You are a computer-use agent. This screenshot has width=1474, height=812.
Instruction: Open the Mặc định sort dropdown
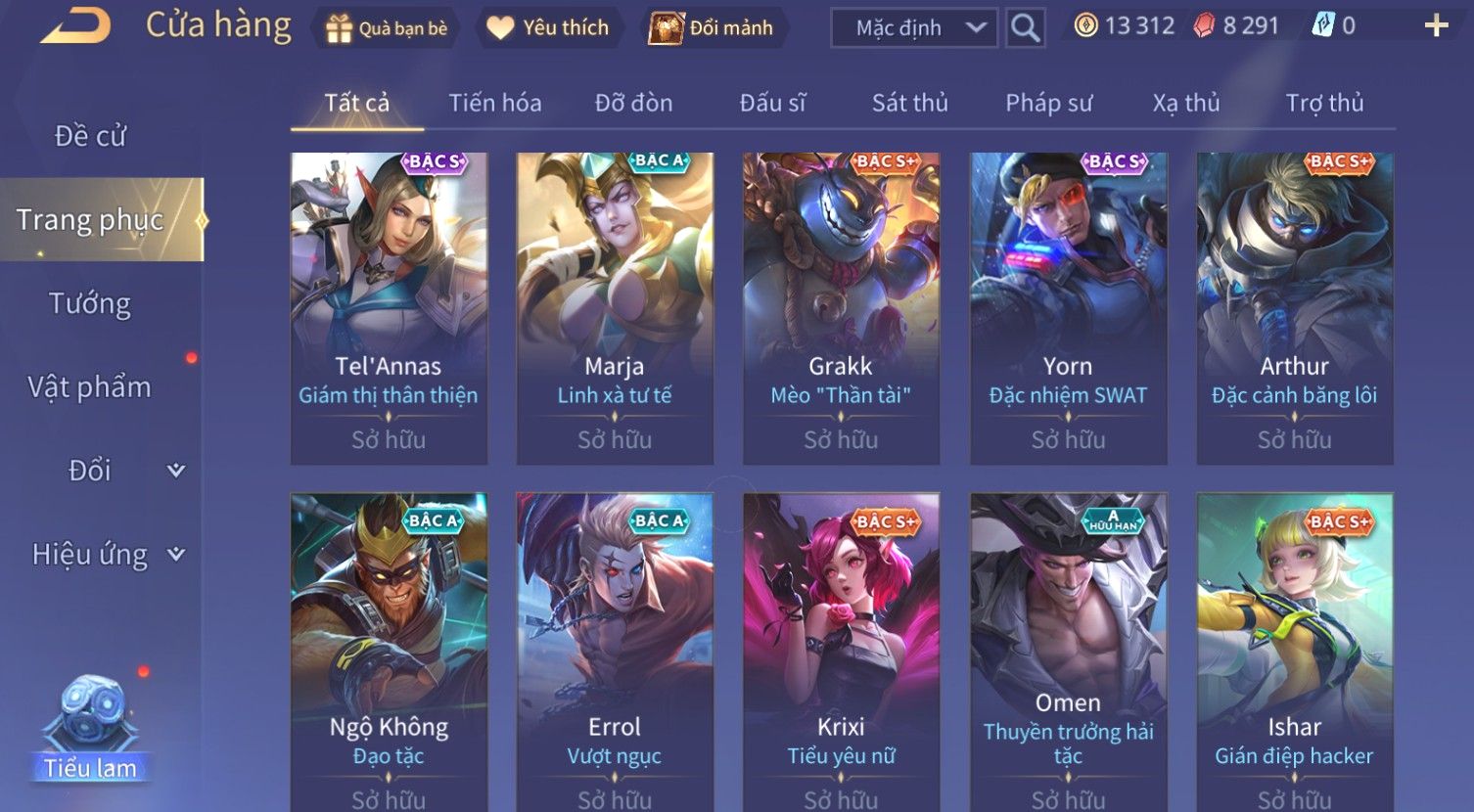(914, 28)
